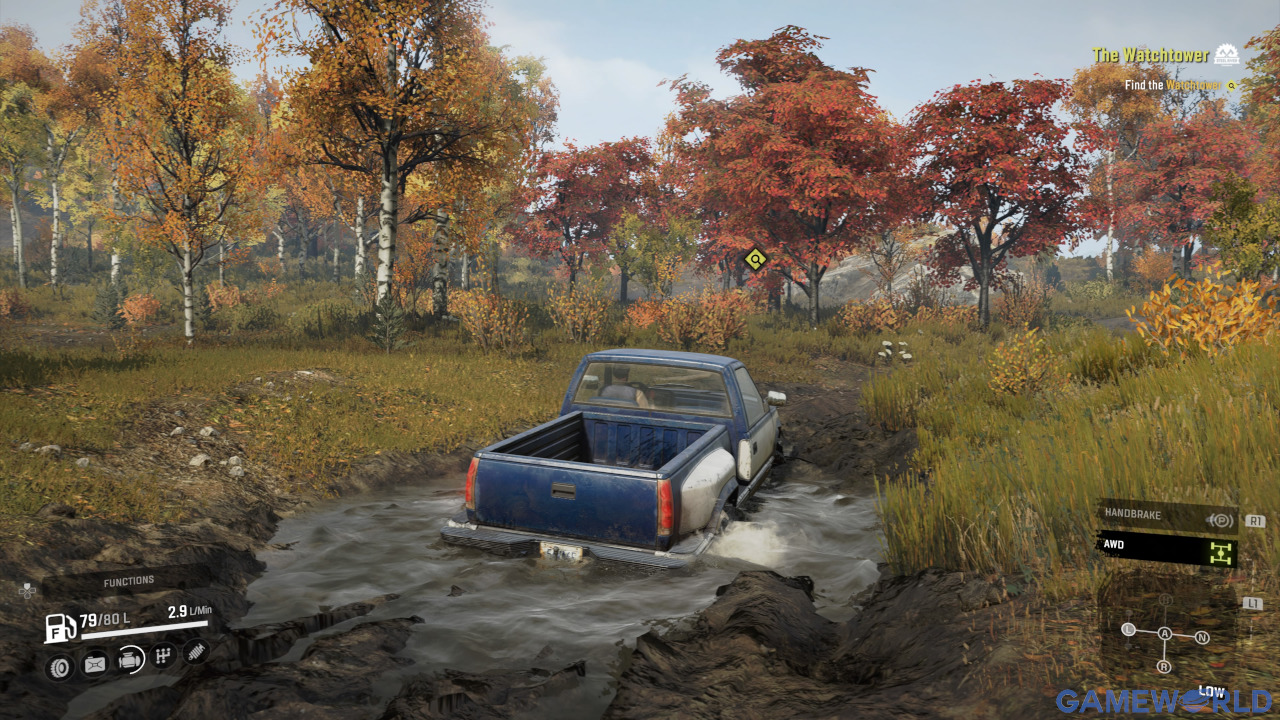1280x720 pixels.
Task: Toggle the AWD drive mode
Action: coord(1167,549)
